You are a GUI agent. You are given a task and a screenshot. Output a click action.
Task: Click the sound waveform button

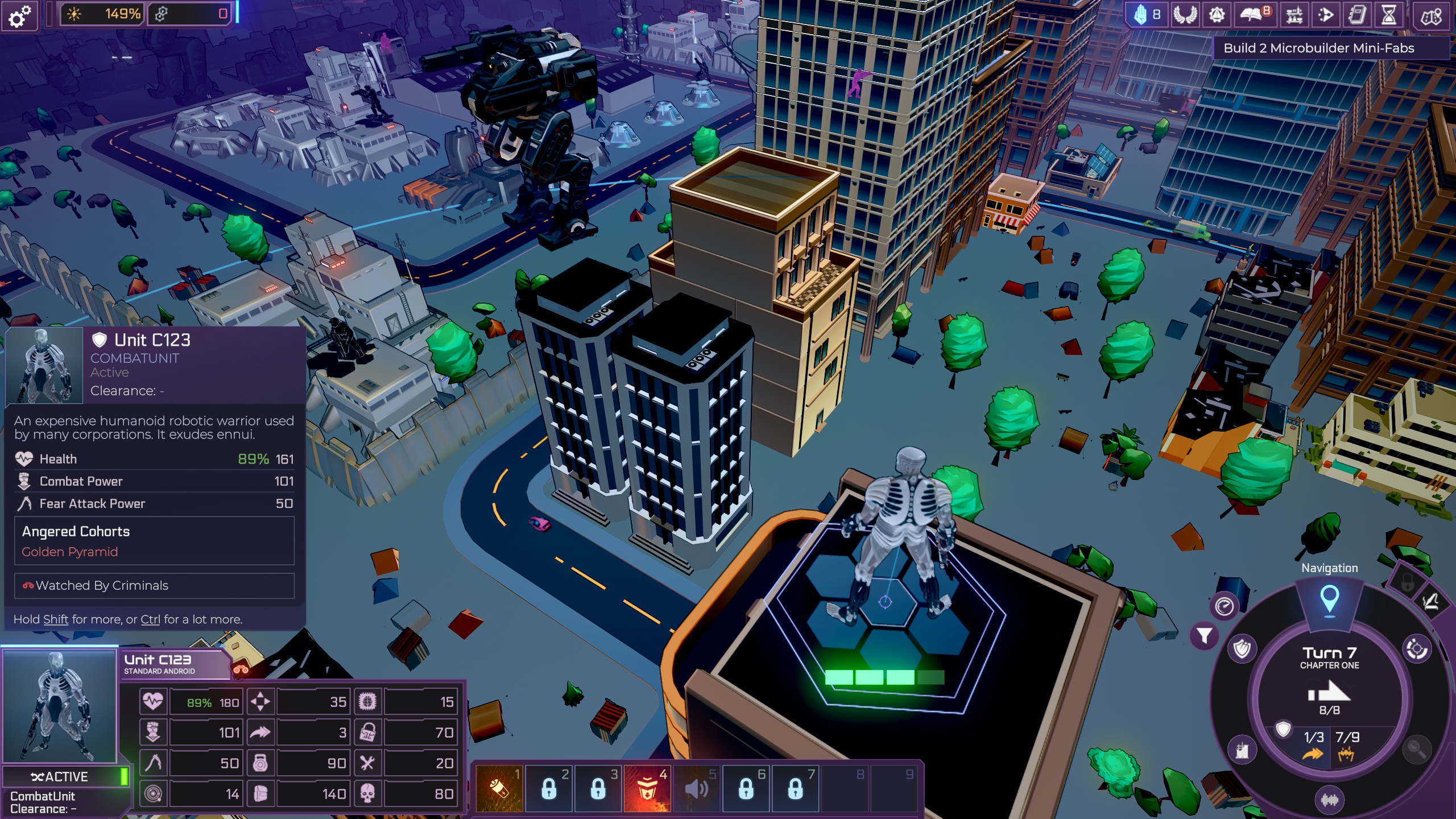(1329, 800)
